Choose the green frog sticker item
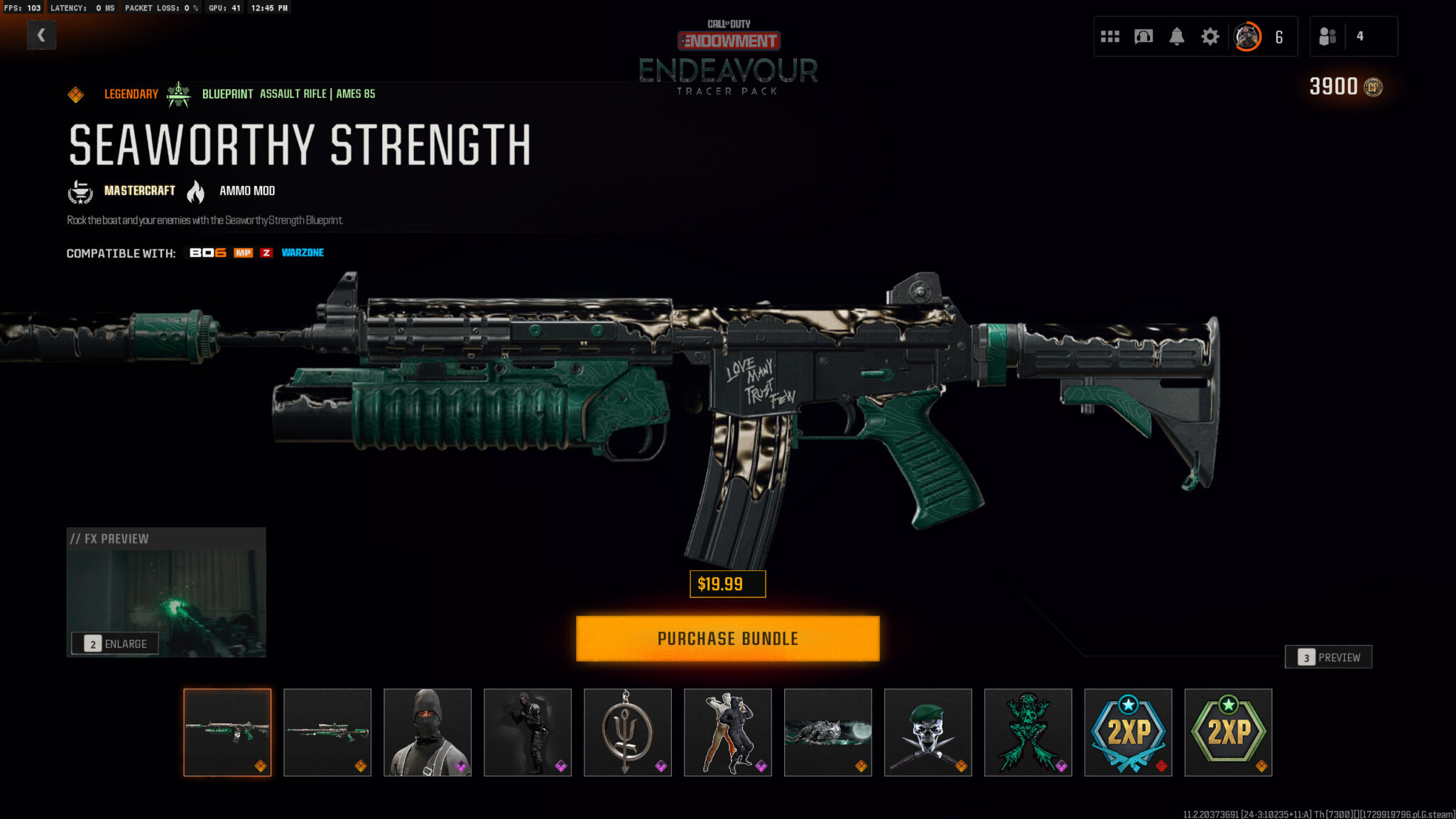Screen dimensions: 1456x819 point(1028,732)
